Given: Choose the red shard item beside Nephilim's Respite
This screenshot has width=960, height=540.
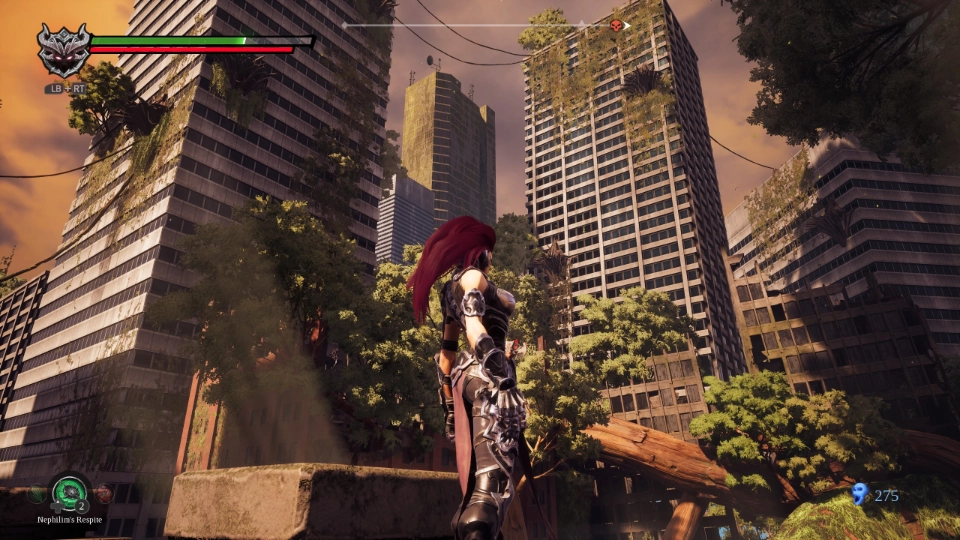Looking at the screenshot, I should (x=102, y=493).
